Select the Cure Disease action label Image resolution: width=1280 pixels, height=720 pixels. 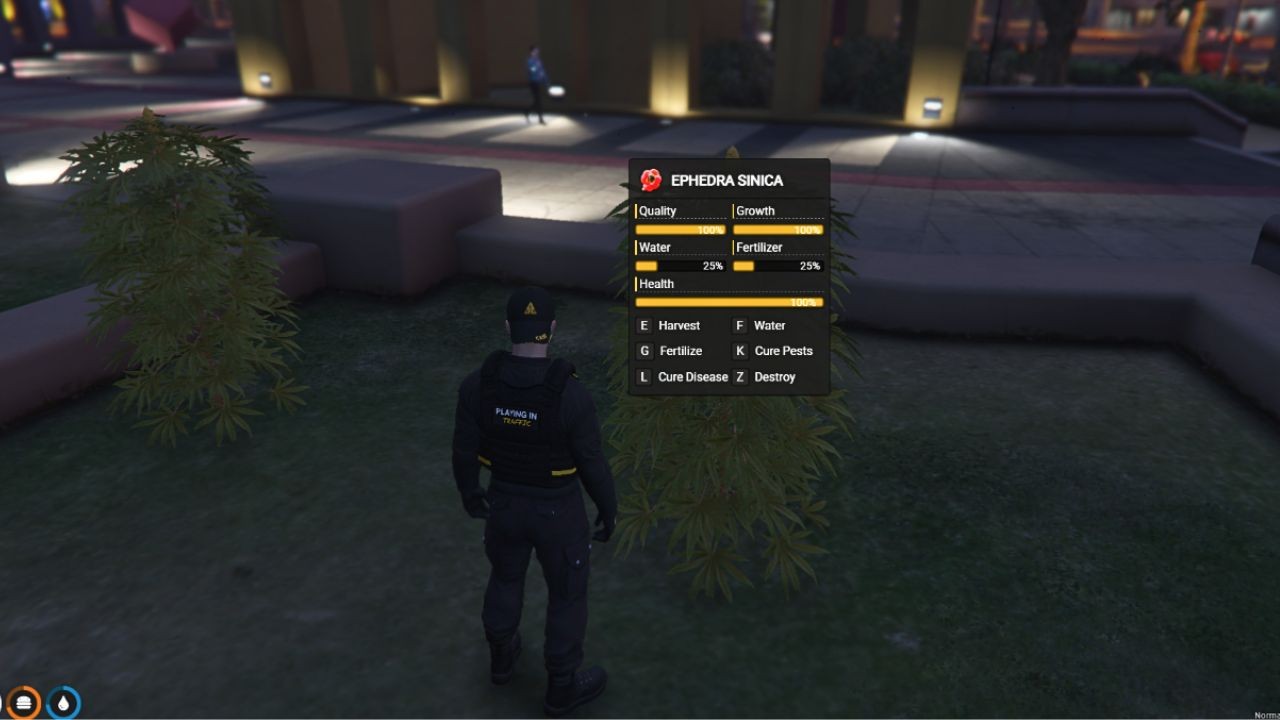pyautogui.click(x=693, y=377)
